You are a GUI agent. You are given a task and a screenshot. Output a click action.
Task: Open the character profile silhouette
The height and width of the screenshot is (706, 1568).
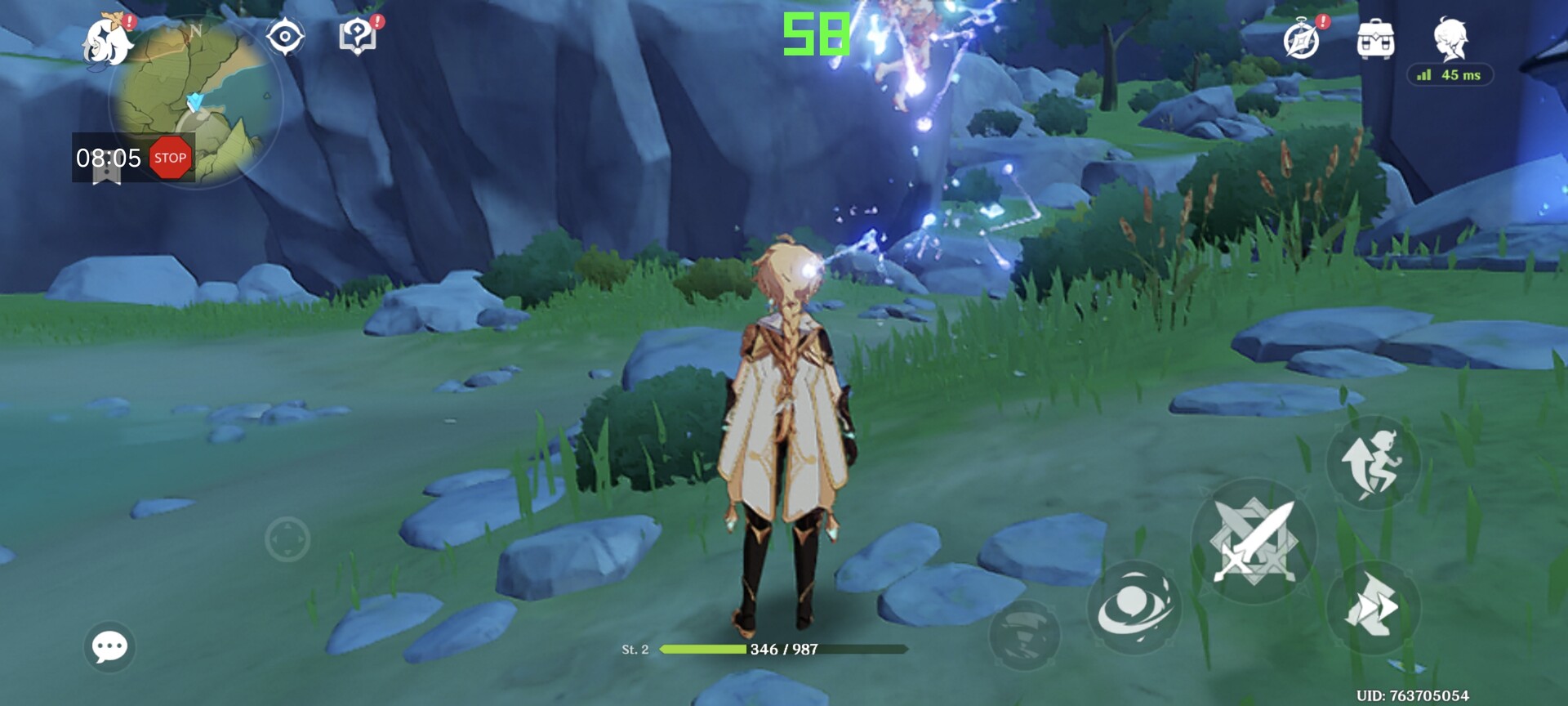[1450, 38]
